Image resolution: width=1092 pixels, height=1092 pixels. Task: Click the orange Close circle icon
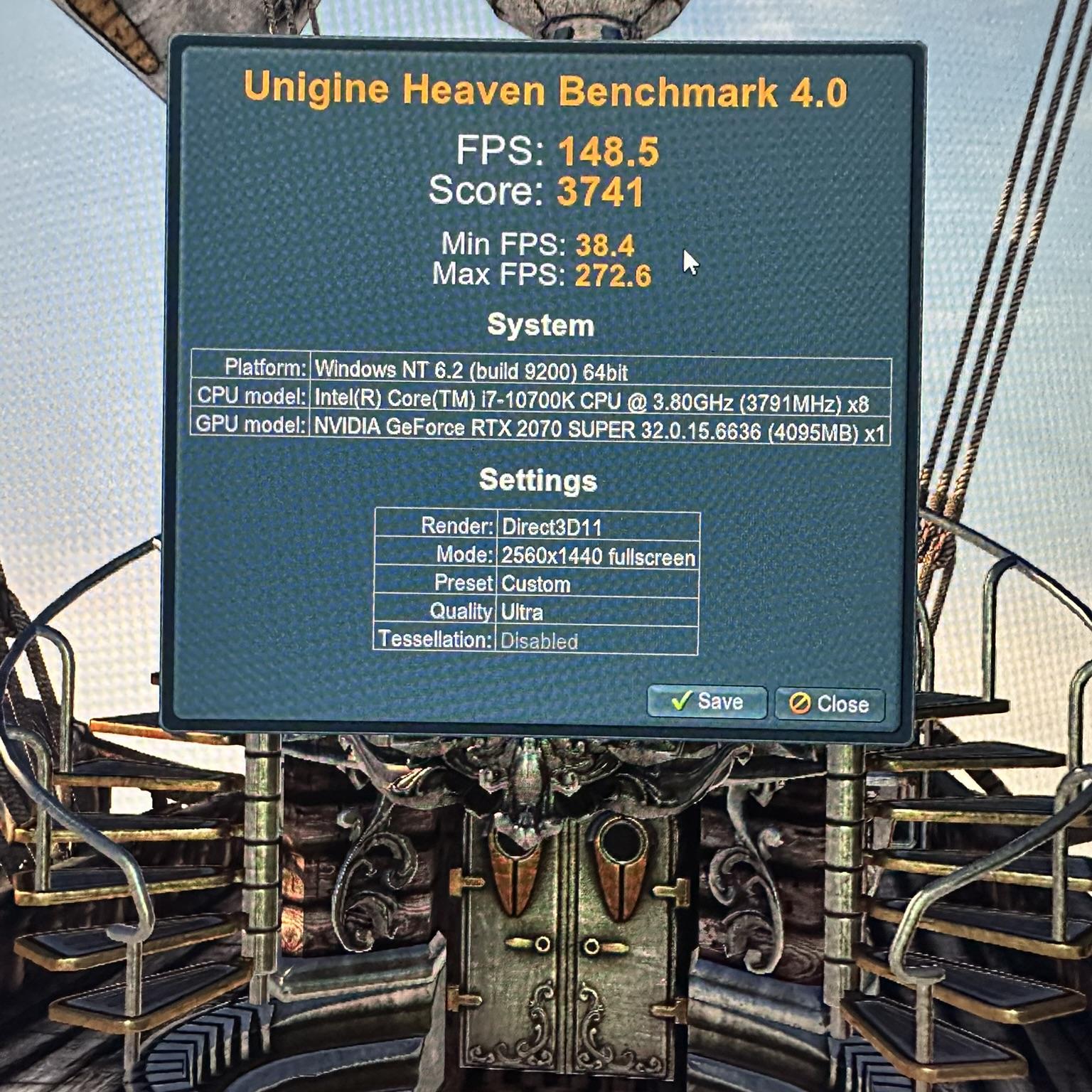click(x=798, y=703)
